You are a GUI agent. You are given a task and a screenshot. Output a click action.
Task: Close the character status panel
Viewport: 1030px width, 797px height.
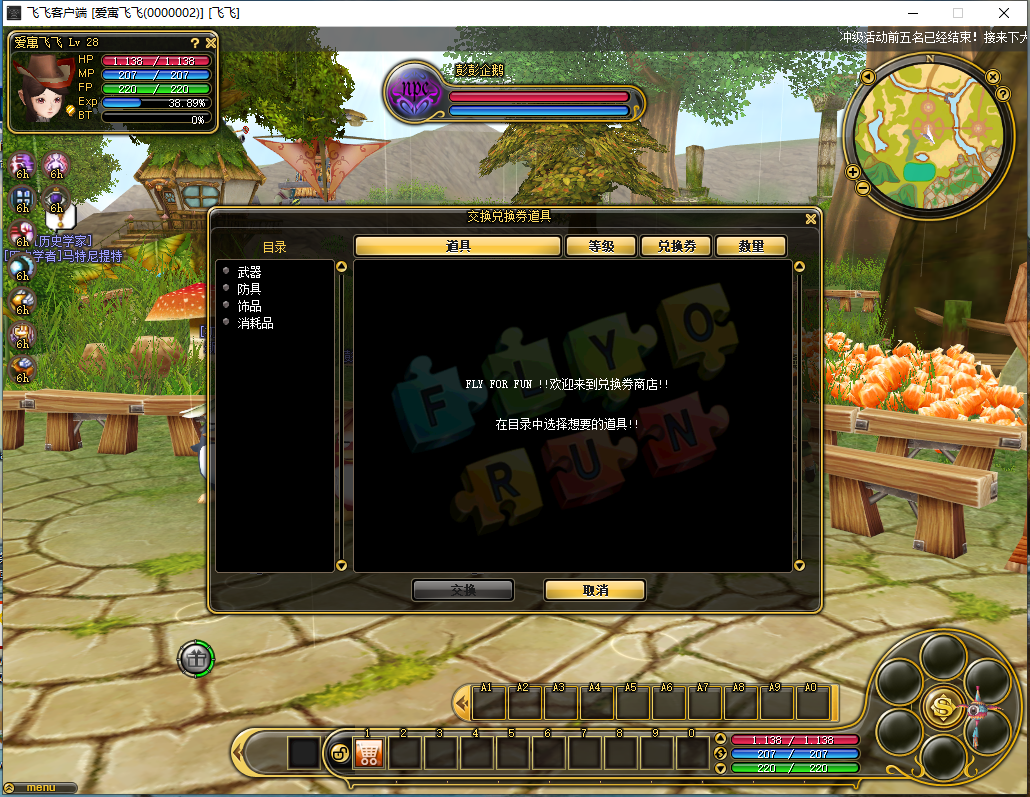pyautogui.click(x=211, y=43)
